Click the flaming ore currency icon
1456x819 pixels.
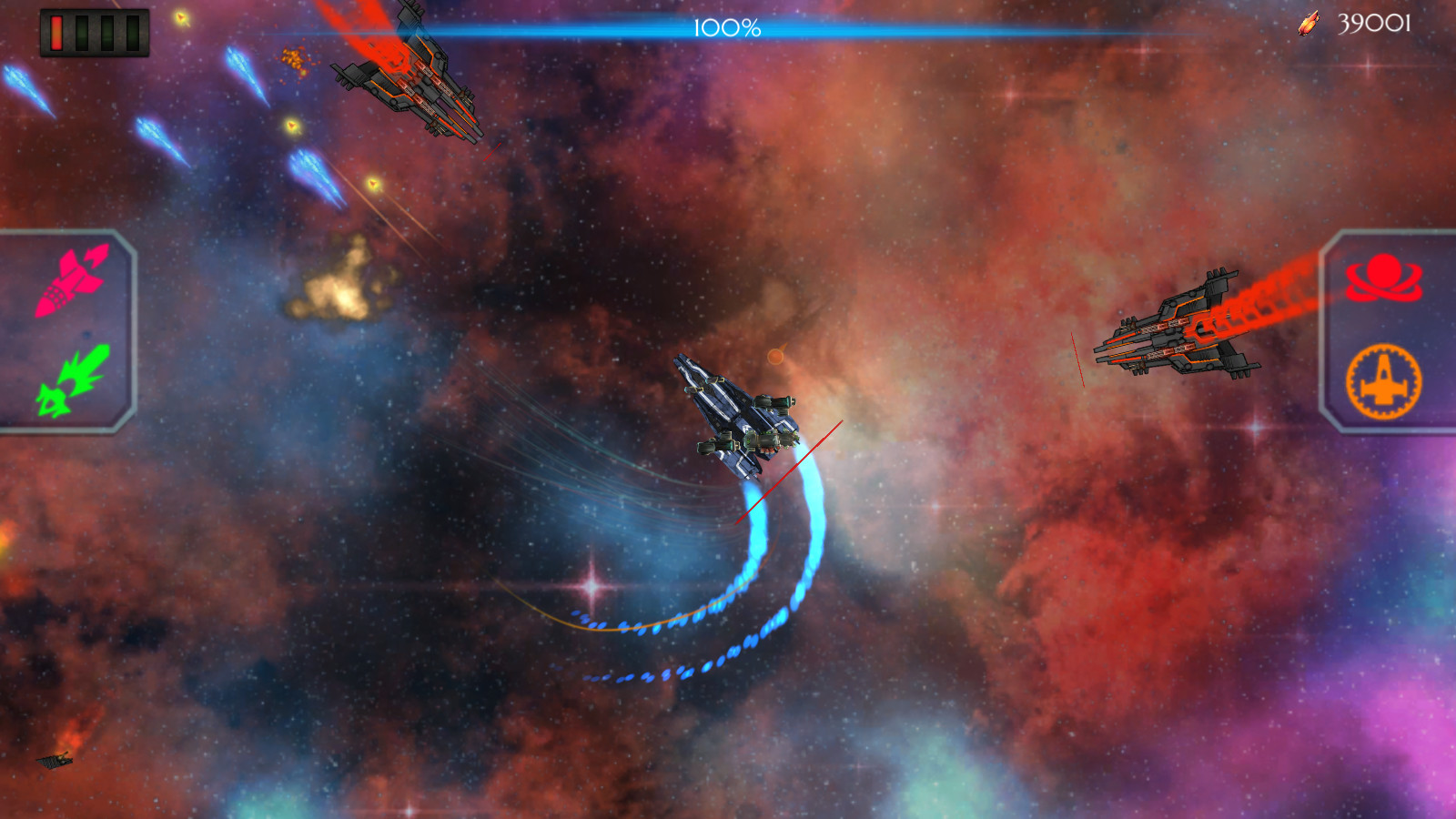[1308, 24]
